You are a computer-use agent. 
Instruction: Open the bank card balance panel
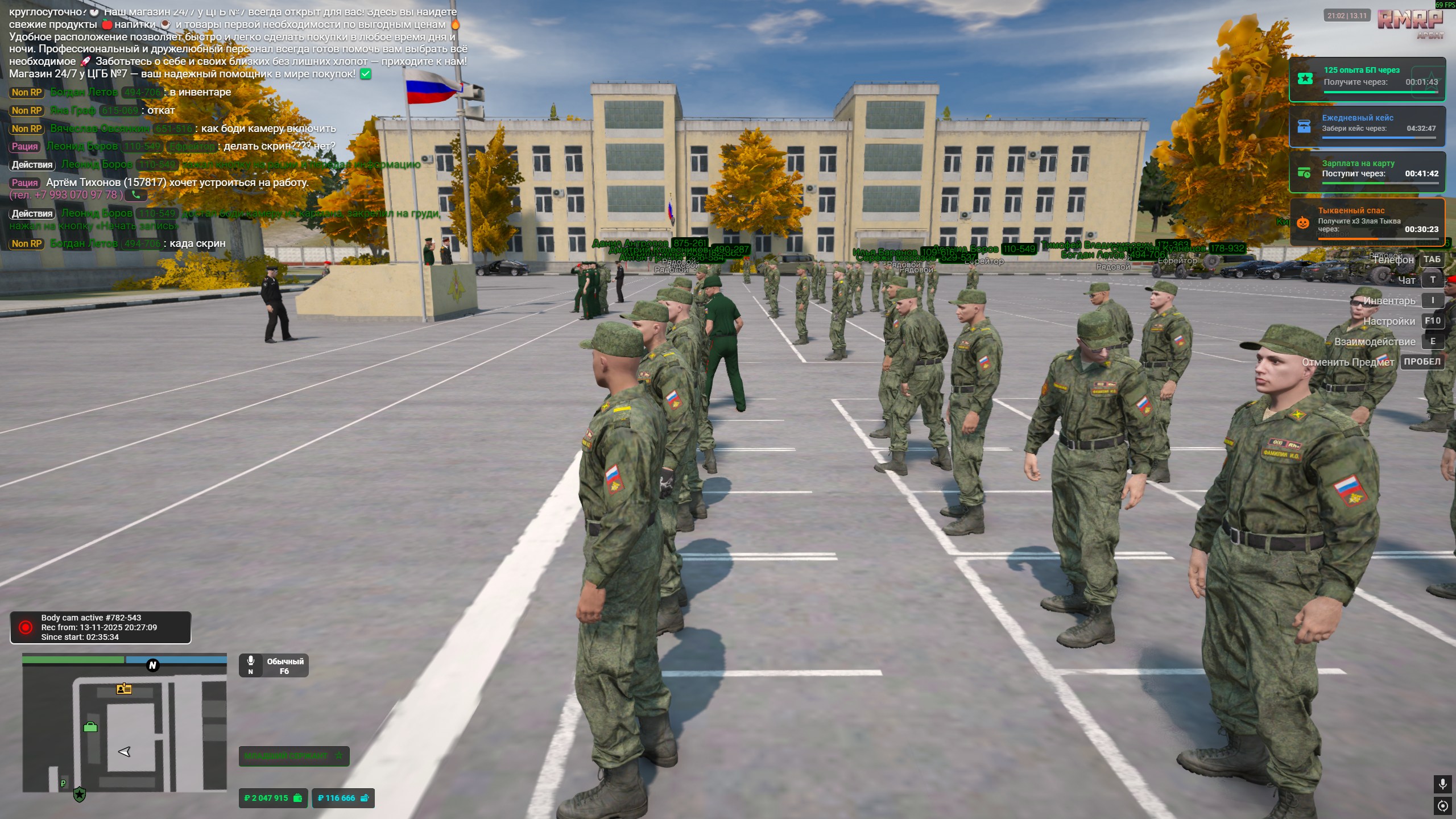[343, 798]
